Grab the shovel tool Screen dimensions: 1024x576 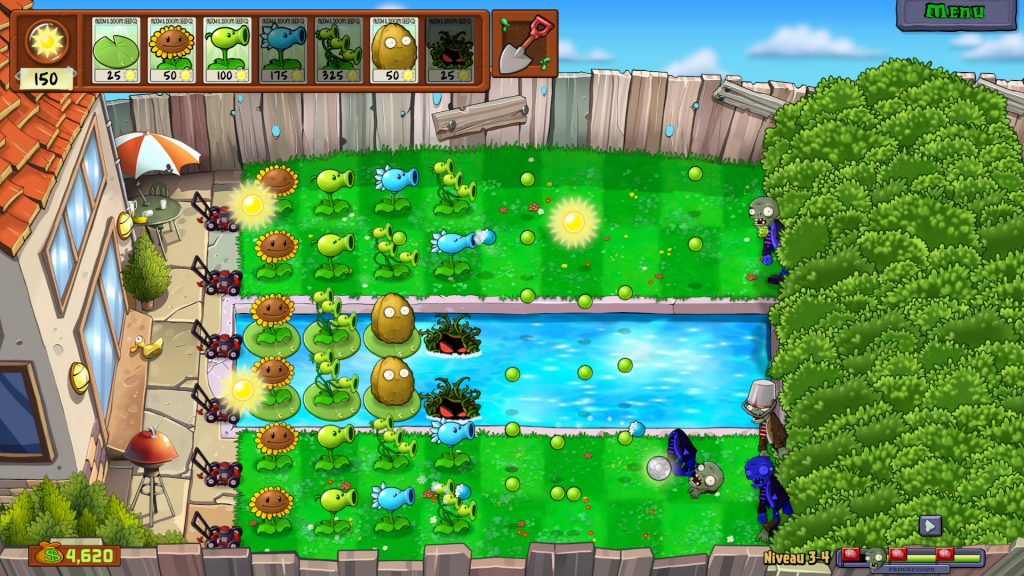pos(524,44)
